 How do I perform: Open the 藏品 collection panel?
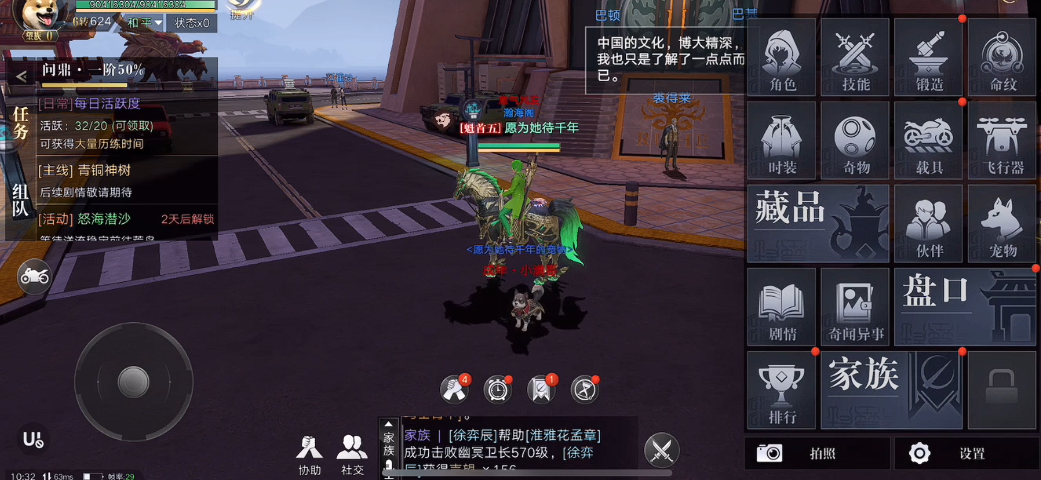[818, 222]
